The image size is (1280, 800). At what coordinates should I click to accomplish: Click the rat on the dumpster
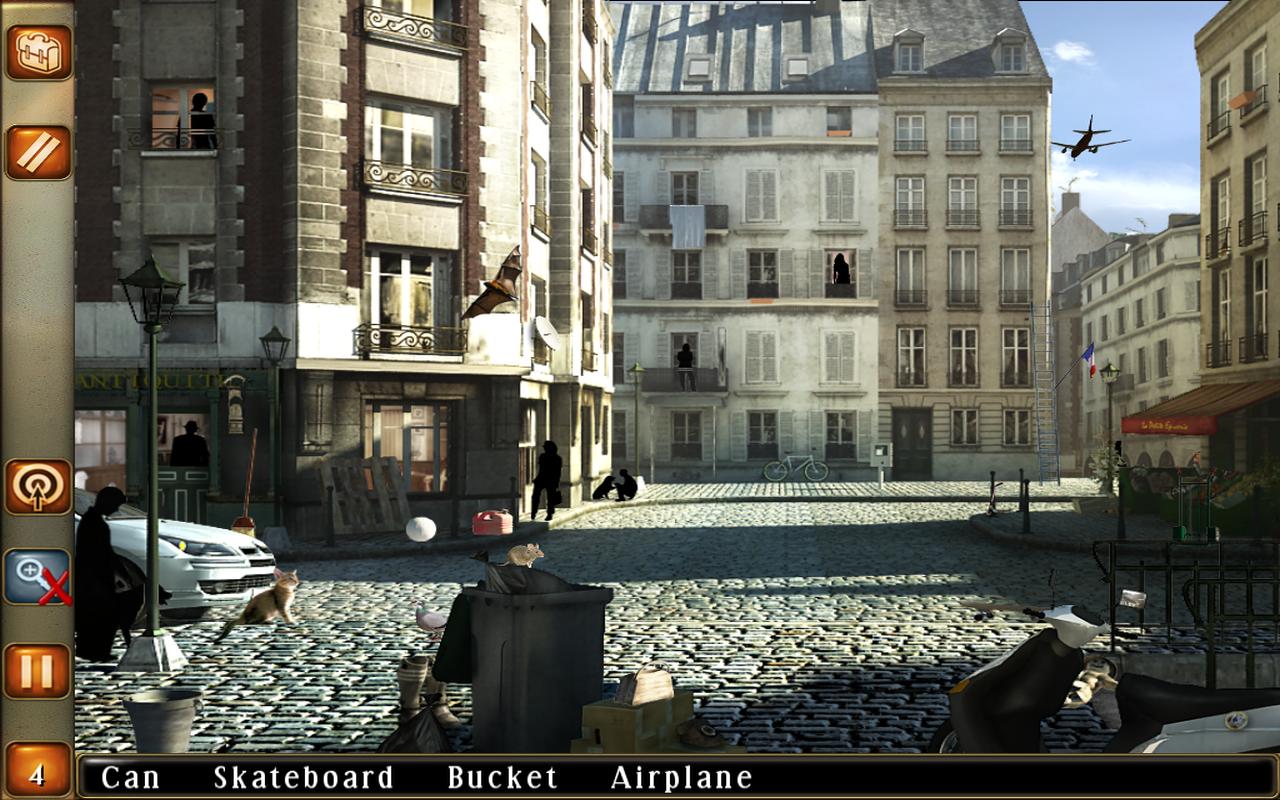[x=524, y=556]
